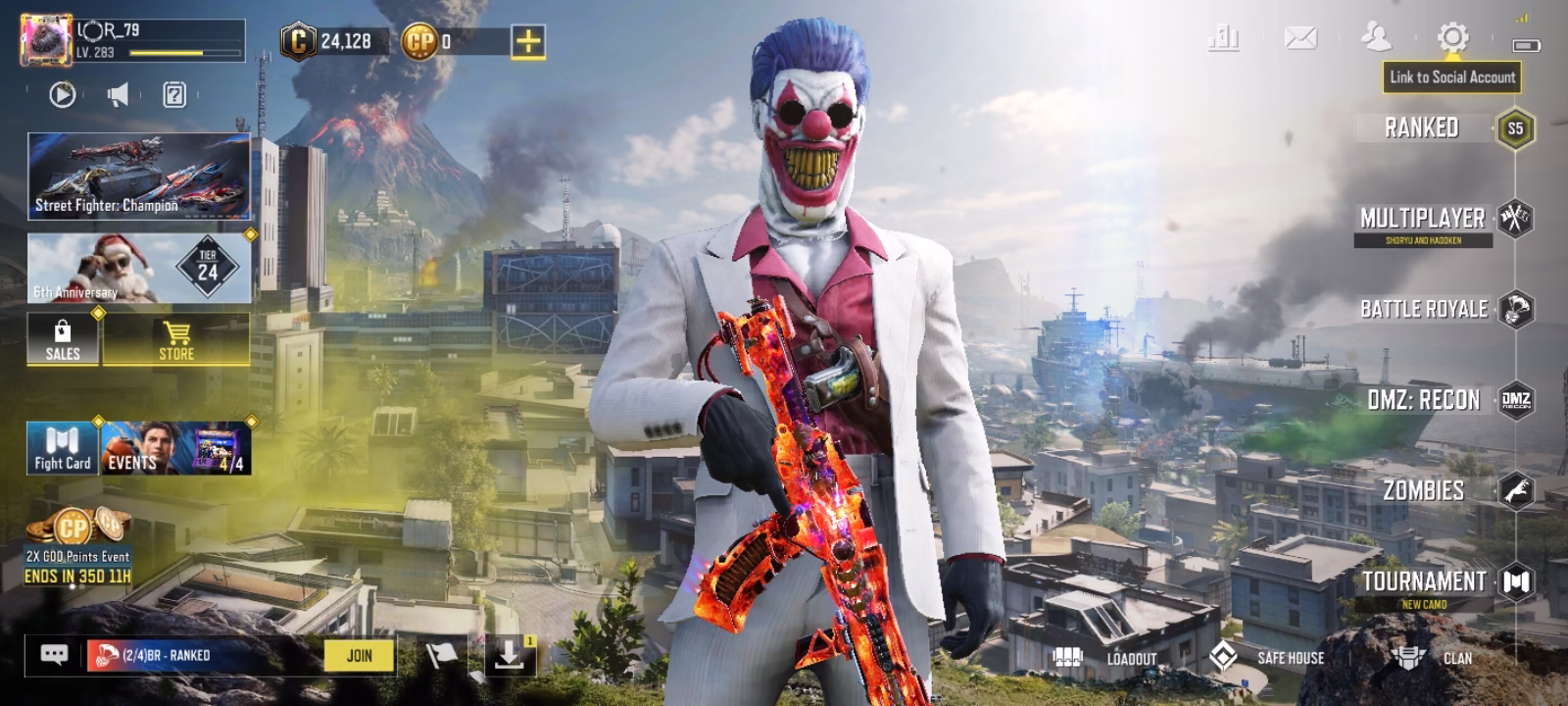The height and width of the screenshot is (706, 1568).
Task: Open the Store
Action: (x=176, y=340)
